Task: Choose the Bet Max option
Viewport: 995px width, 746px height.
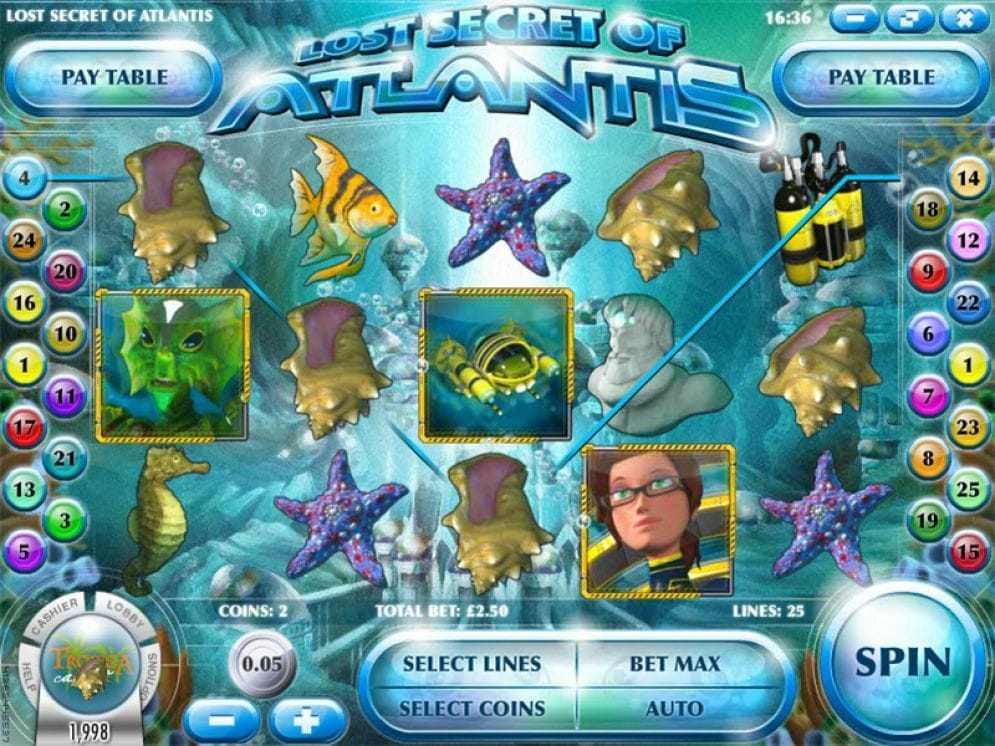Action: coord(674,664)
